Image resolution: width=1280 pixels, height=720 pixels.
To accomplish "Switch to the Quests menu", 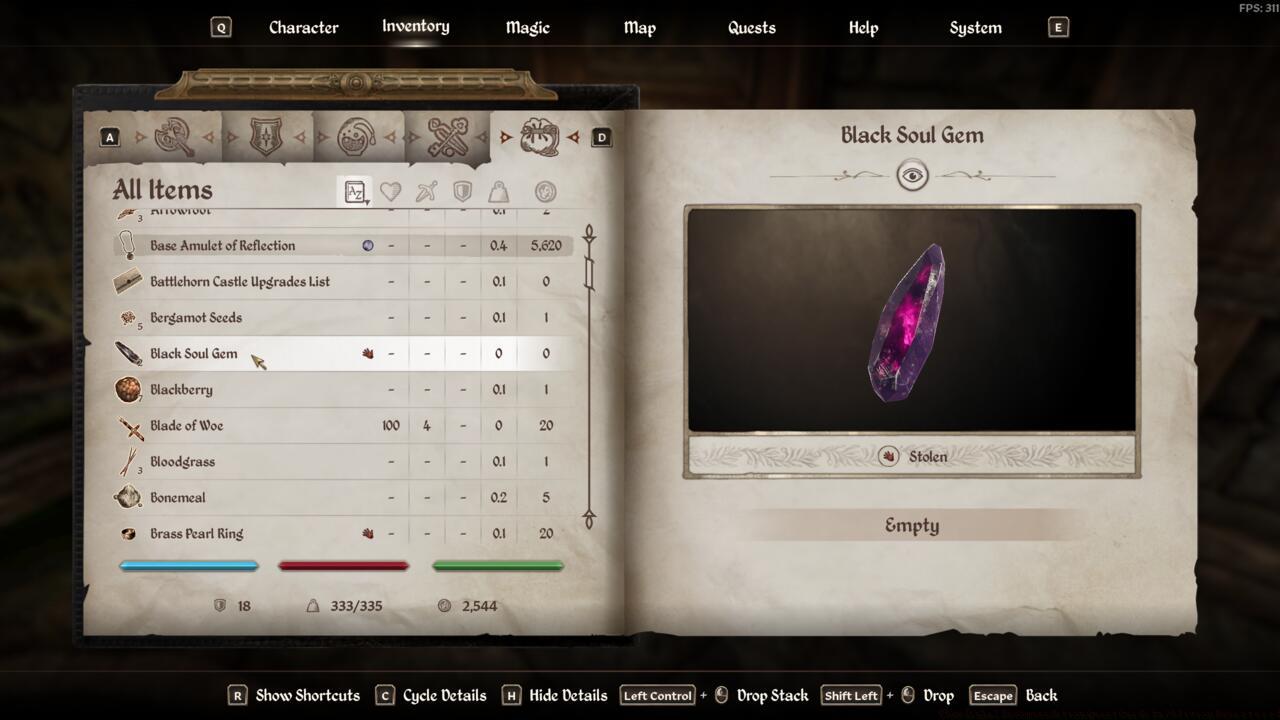I will 751,27.
